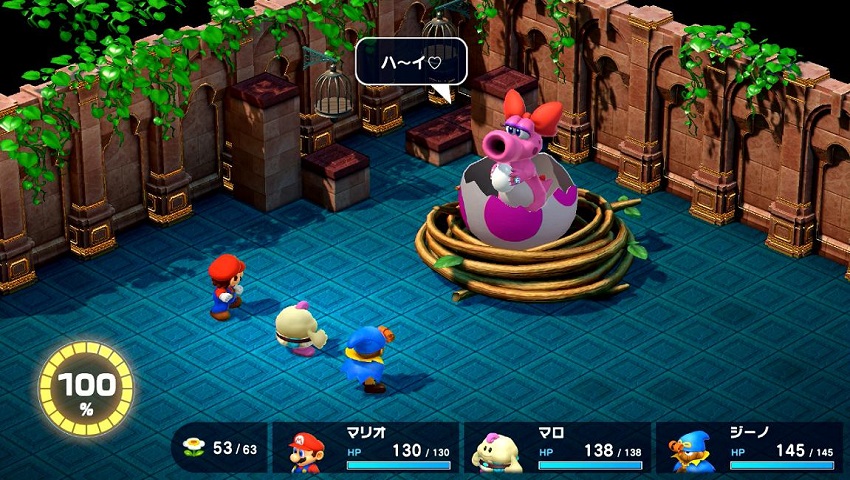Click the flower points icon
Screen dimensions: 850x480
click(194, 448)
